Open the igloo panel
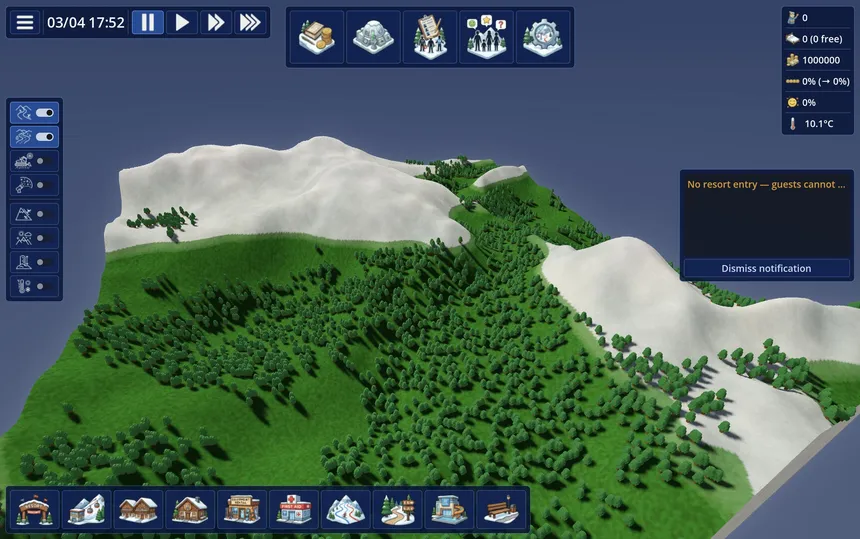The width and height of the screenshot is (860, 539). click(374, 37)
